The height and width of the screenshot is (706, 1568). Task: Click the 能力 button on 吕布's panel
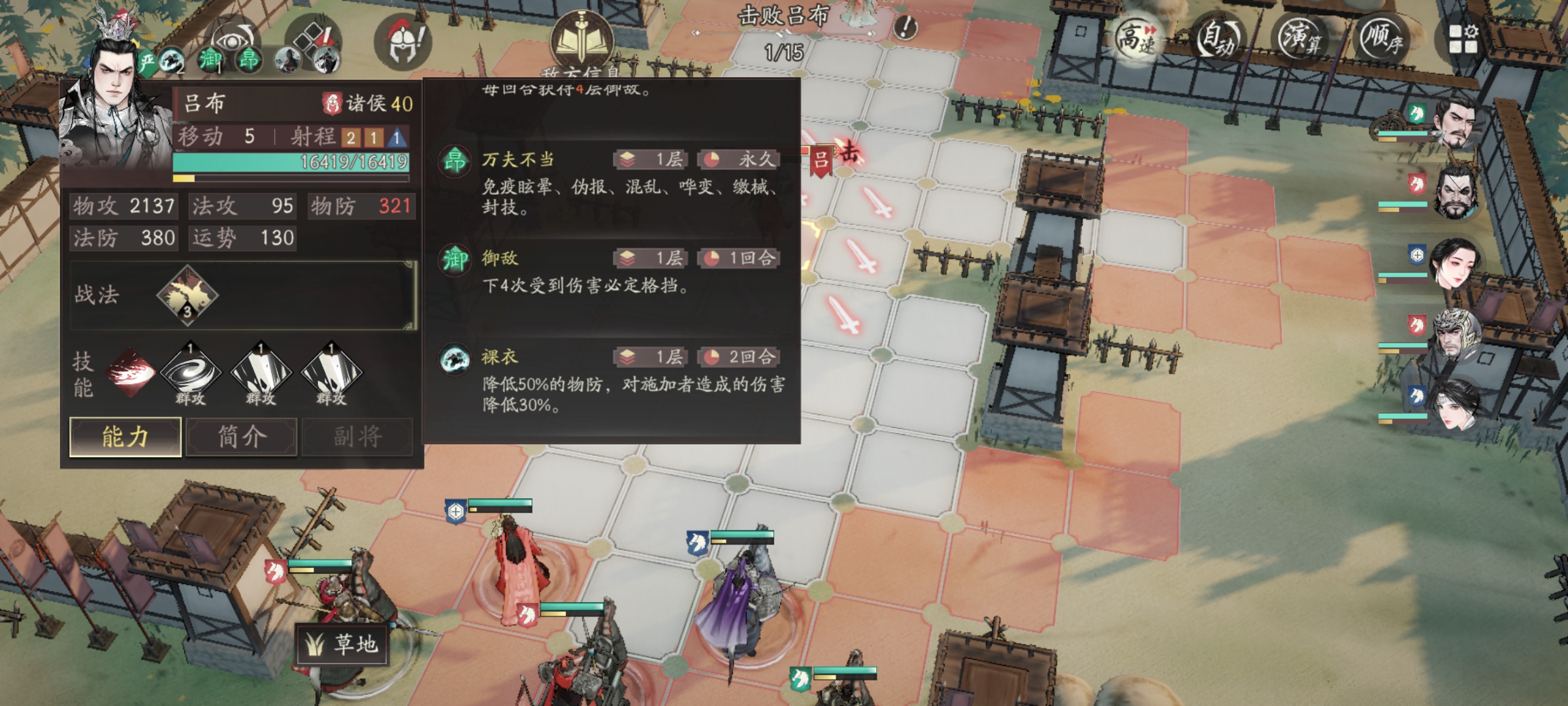[x=125, y=437]
